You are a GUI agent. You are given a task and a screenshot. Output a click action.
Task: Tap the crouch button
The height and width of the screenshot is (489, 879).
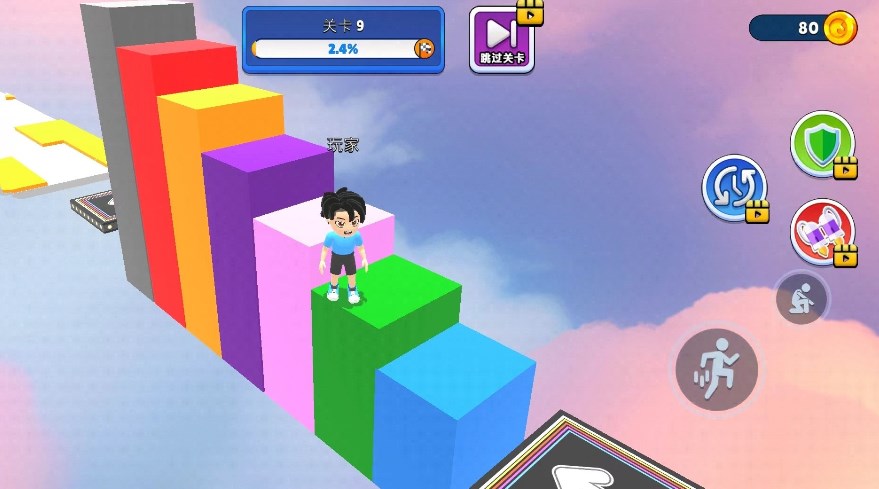801,297
